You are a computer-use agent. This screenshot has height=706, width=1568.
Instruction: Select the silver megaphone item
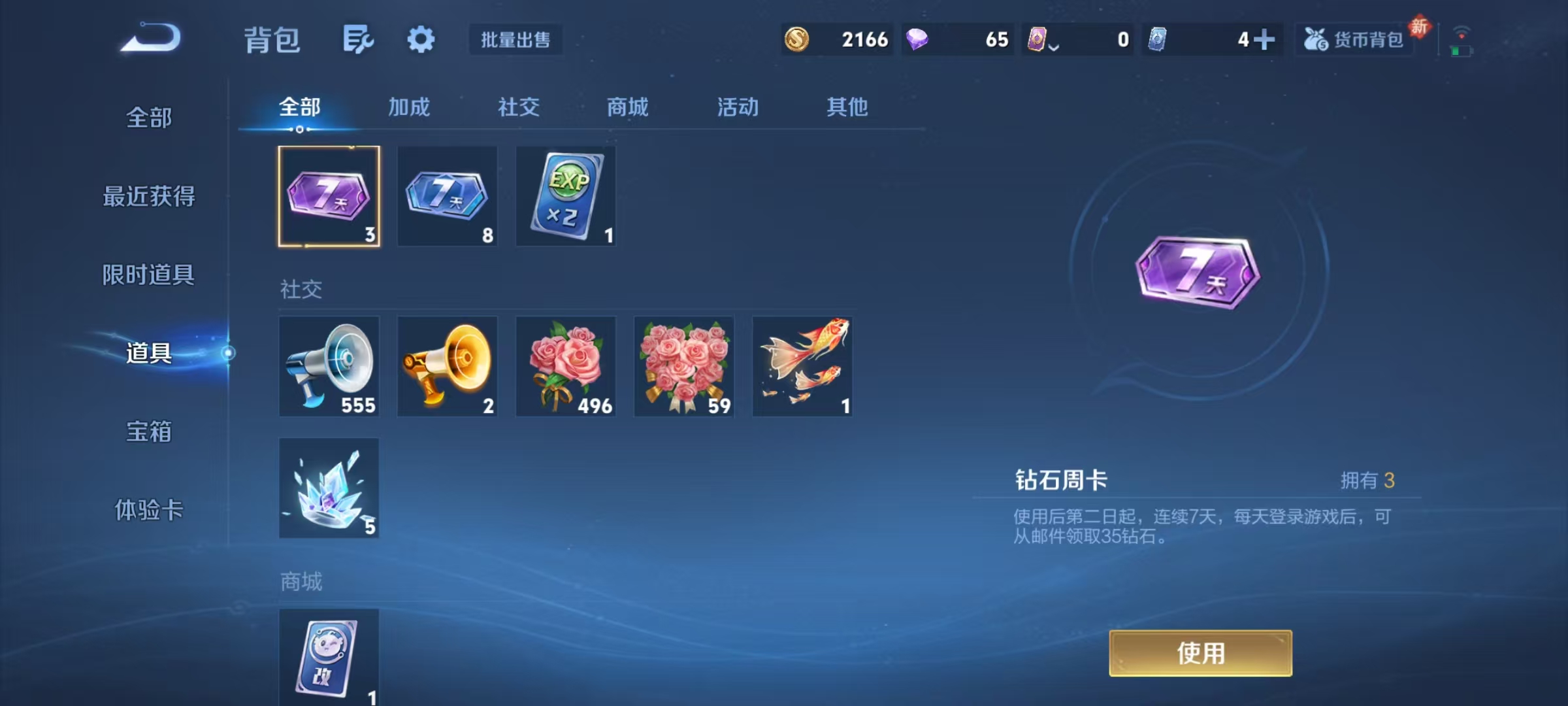coord(329,366)
